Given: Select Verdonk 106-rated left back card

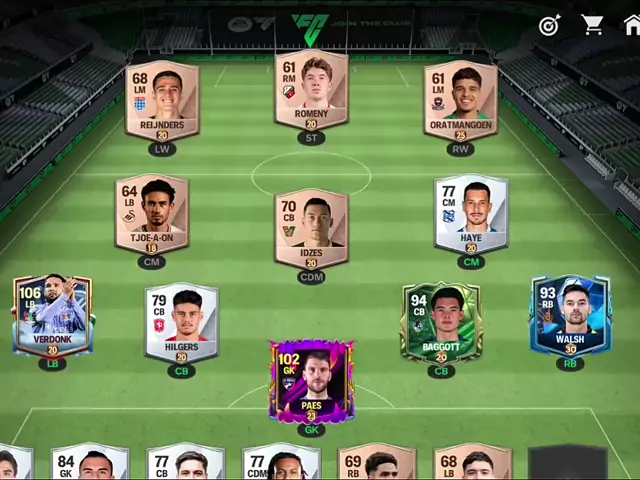Looking at the screenshot, I should click(x=53, y=316).
